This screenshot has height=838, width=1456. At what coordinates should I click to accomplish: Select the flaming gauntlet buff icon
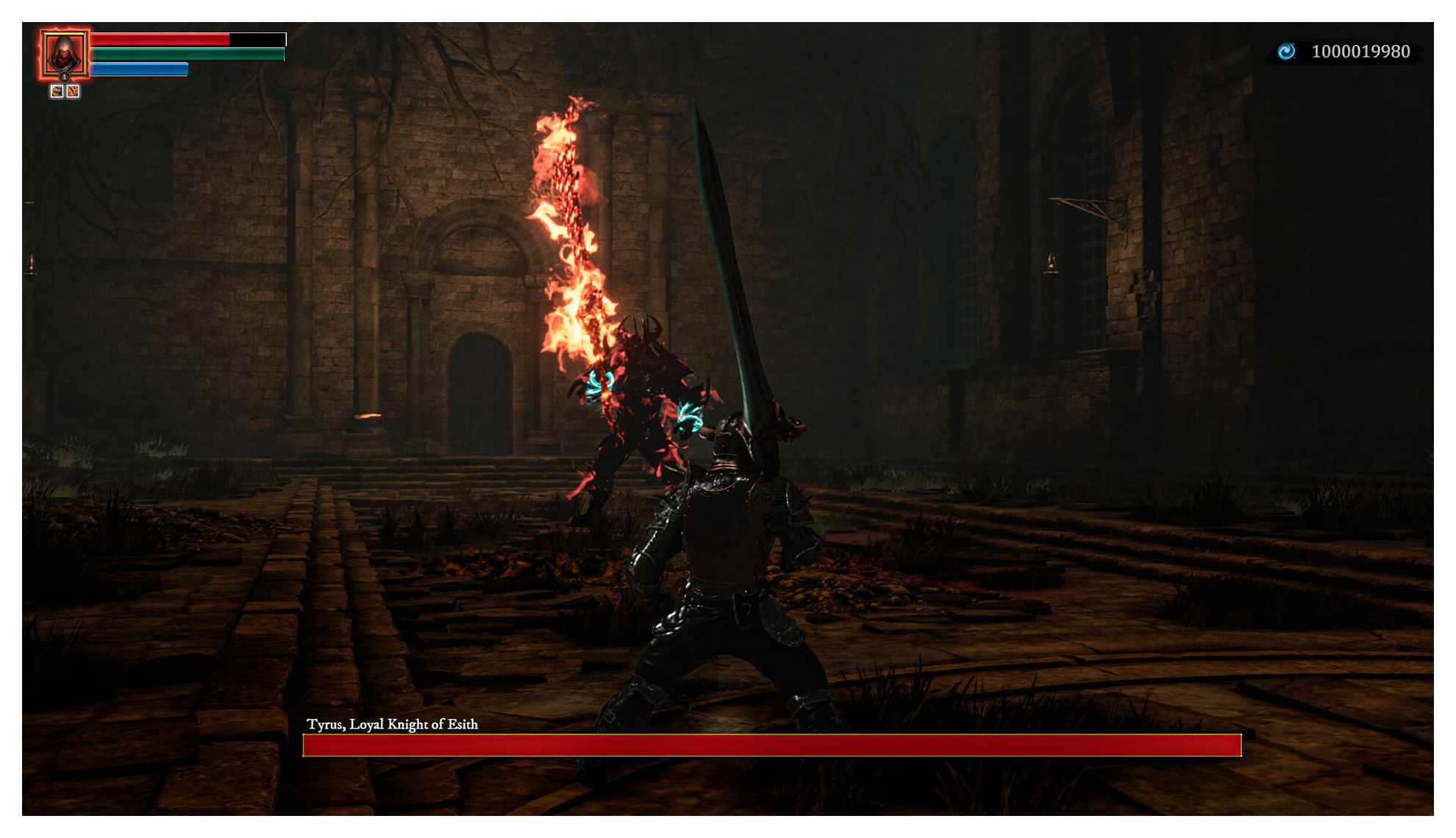point(57,91)
